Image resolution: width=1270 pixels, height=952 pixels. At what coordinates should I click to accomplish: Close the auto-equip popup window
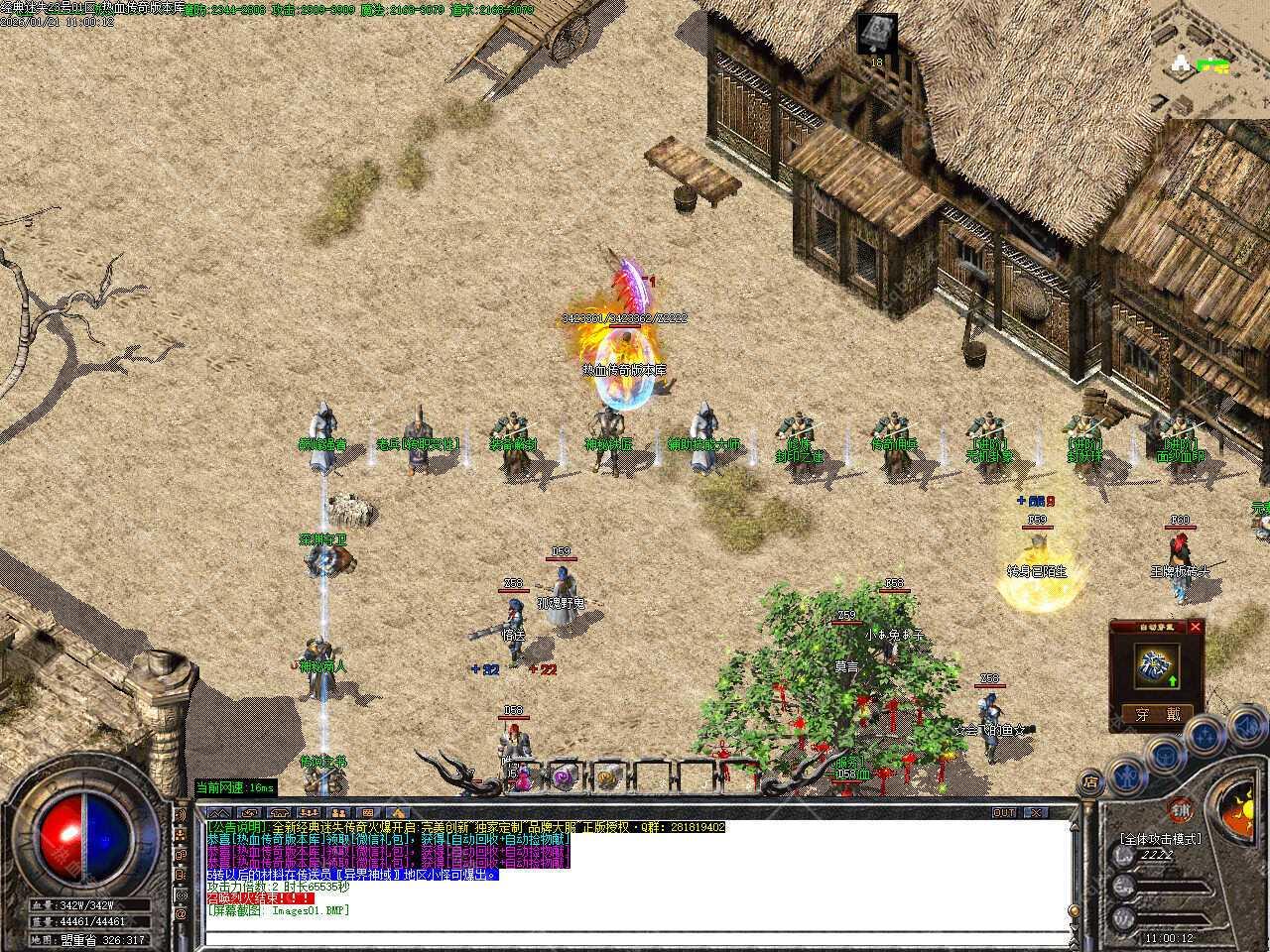[1195, 627]
